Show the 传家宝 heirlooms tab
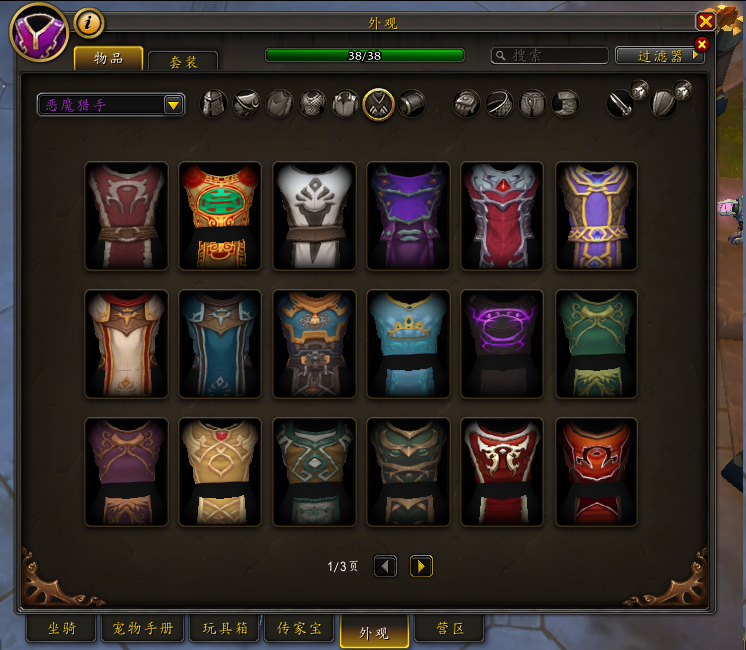Image resolution: width=746 pixels, height=650 pixels. (299, 628)
